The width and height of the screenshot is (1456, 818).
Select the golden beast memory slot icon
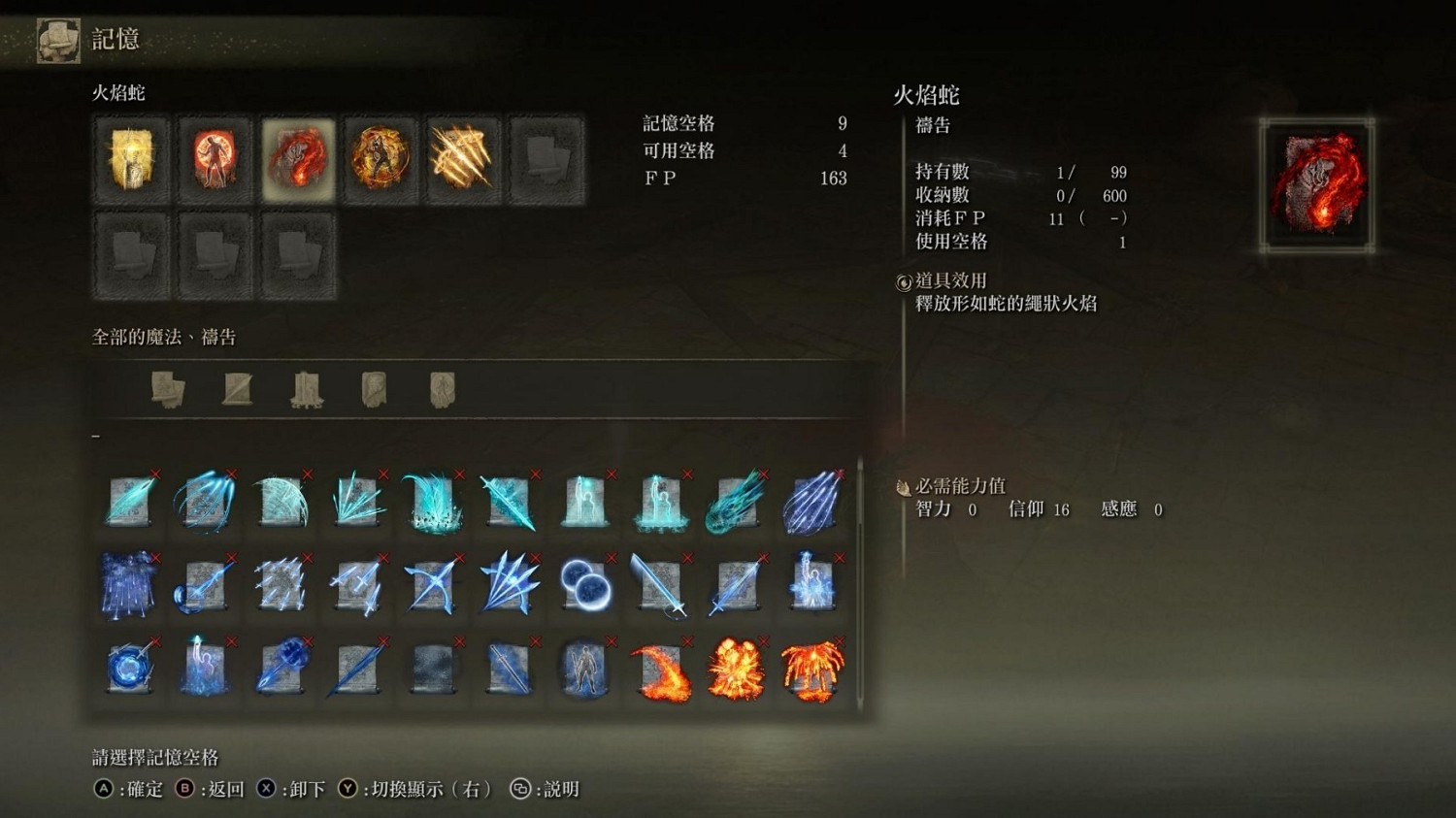pos(379,158)
